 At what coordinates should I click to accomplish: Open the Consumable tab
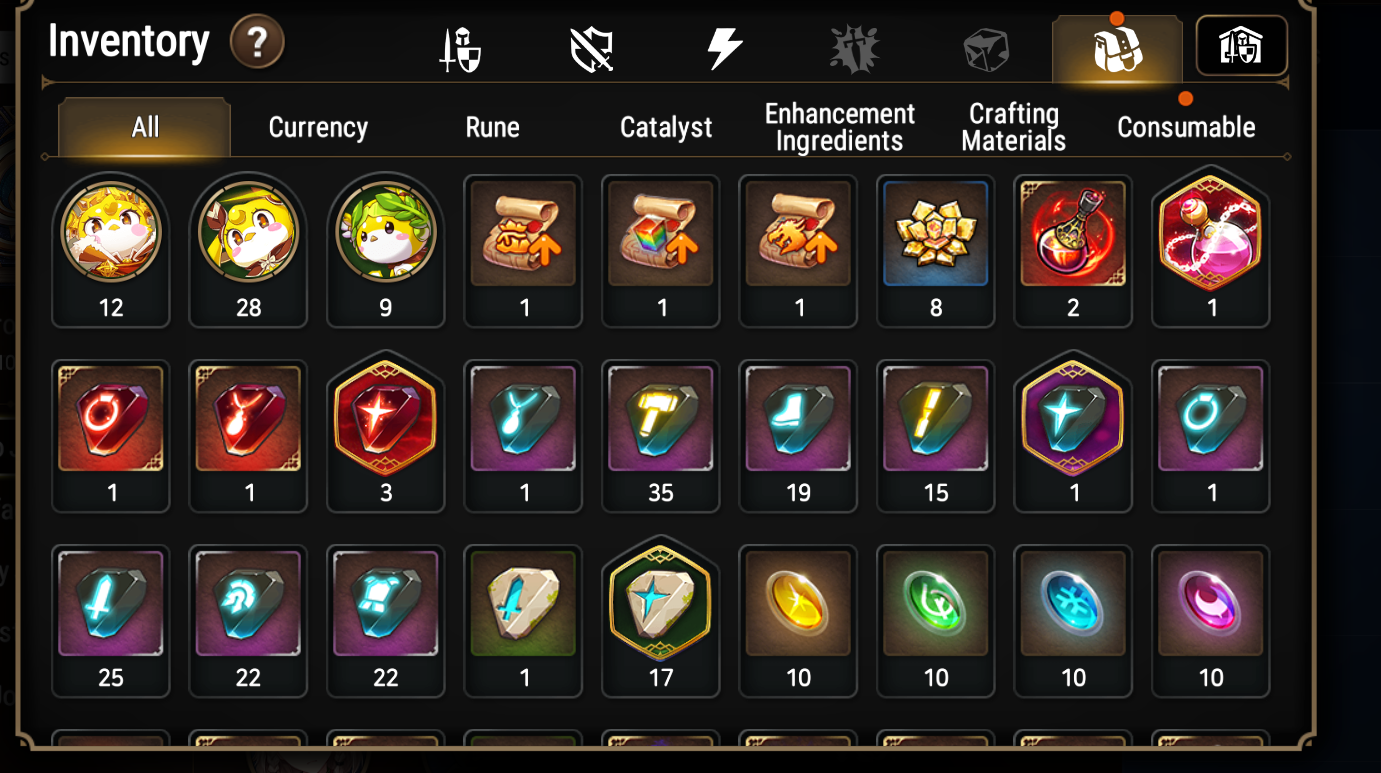tap(1187, 127)
